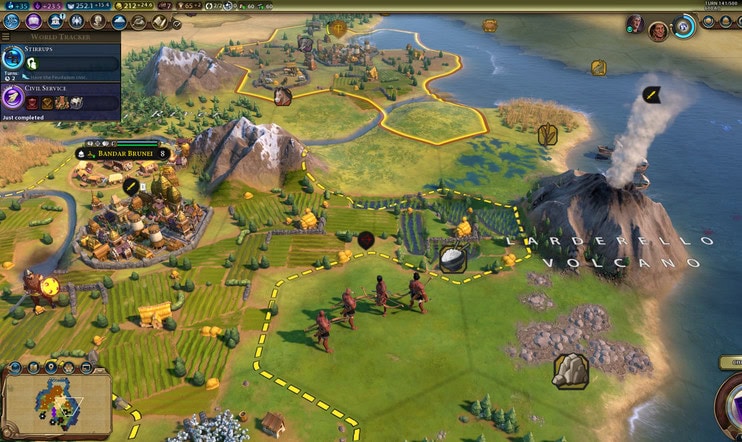Image resolution: width=742 pixels, height=442 pixels.
Task: Select the Civil Service civic entry
Action: click(60, 95)
